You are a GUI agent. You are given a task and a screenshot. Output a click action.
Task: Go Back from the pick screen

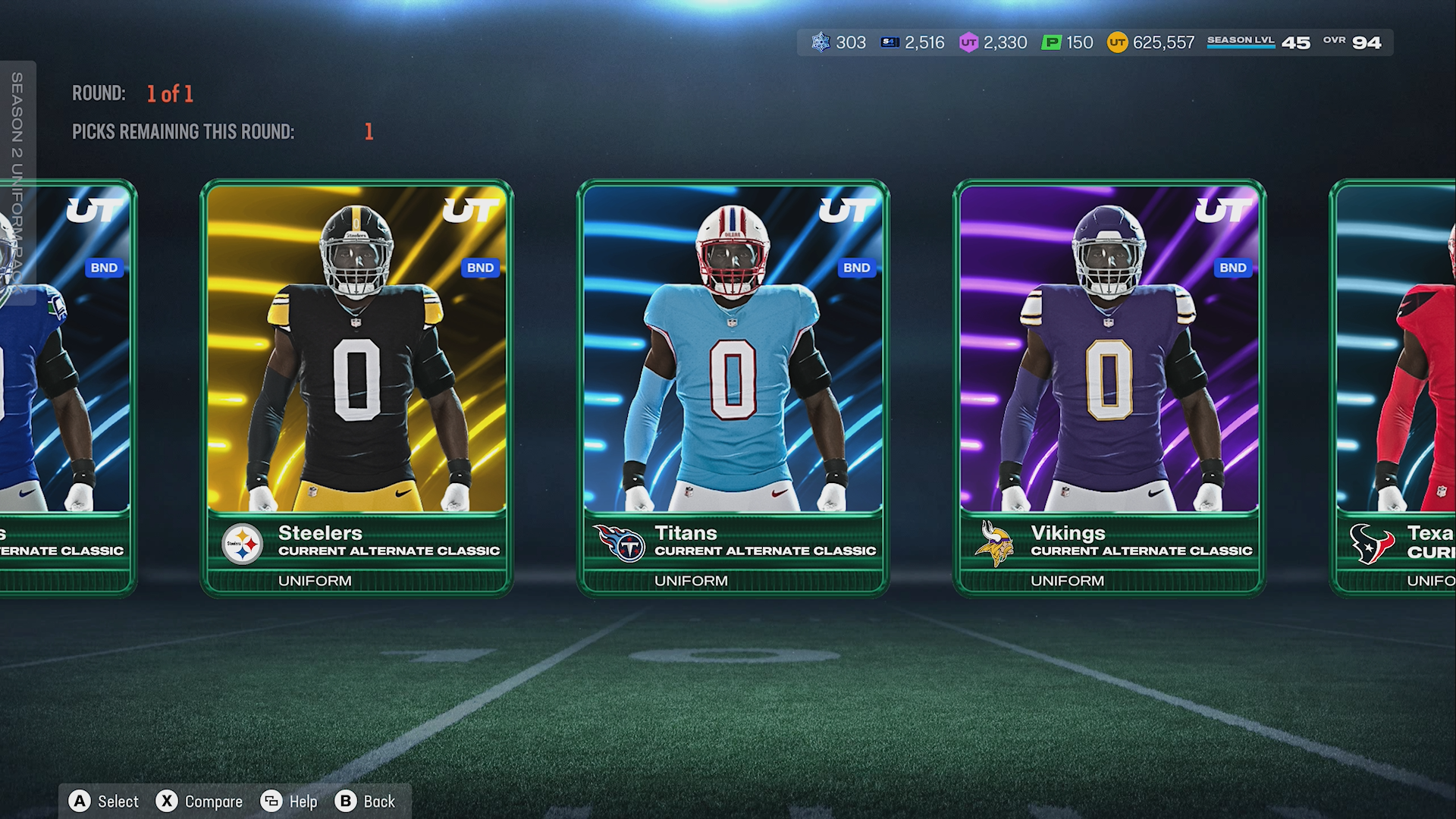coord(366,802)
